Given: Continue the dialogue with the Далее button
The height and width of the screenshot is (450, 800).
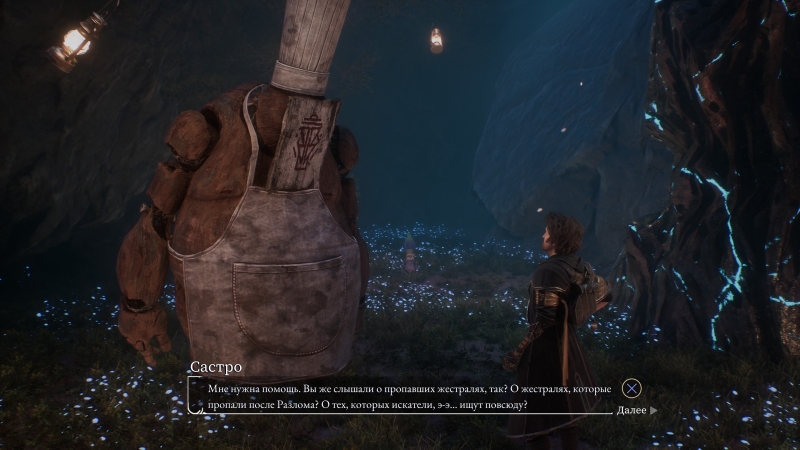Looking at the screenshot, I should (636, 410).
